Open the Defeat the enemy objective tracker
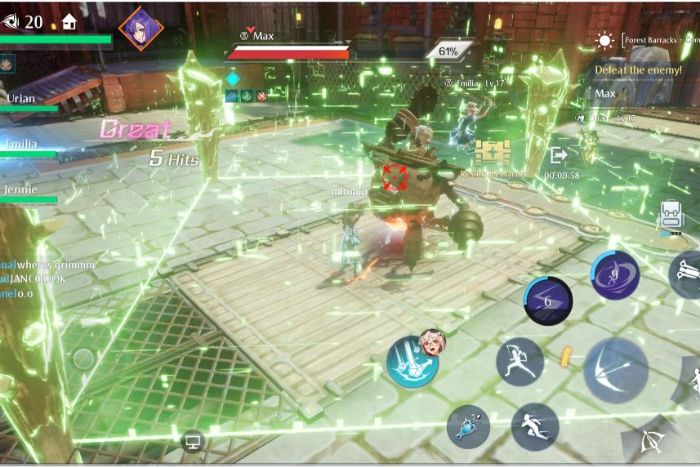 [640, 69]
